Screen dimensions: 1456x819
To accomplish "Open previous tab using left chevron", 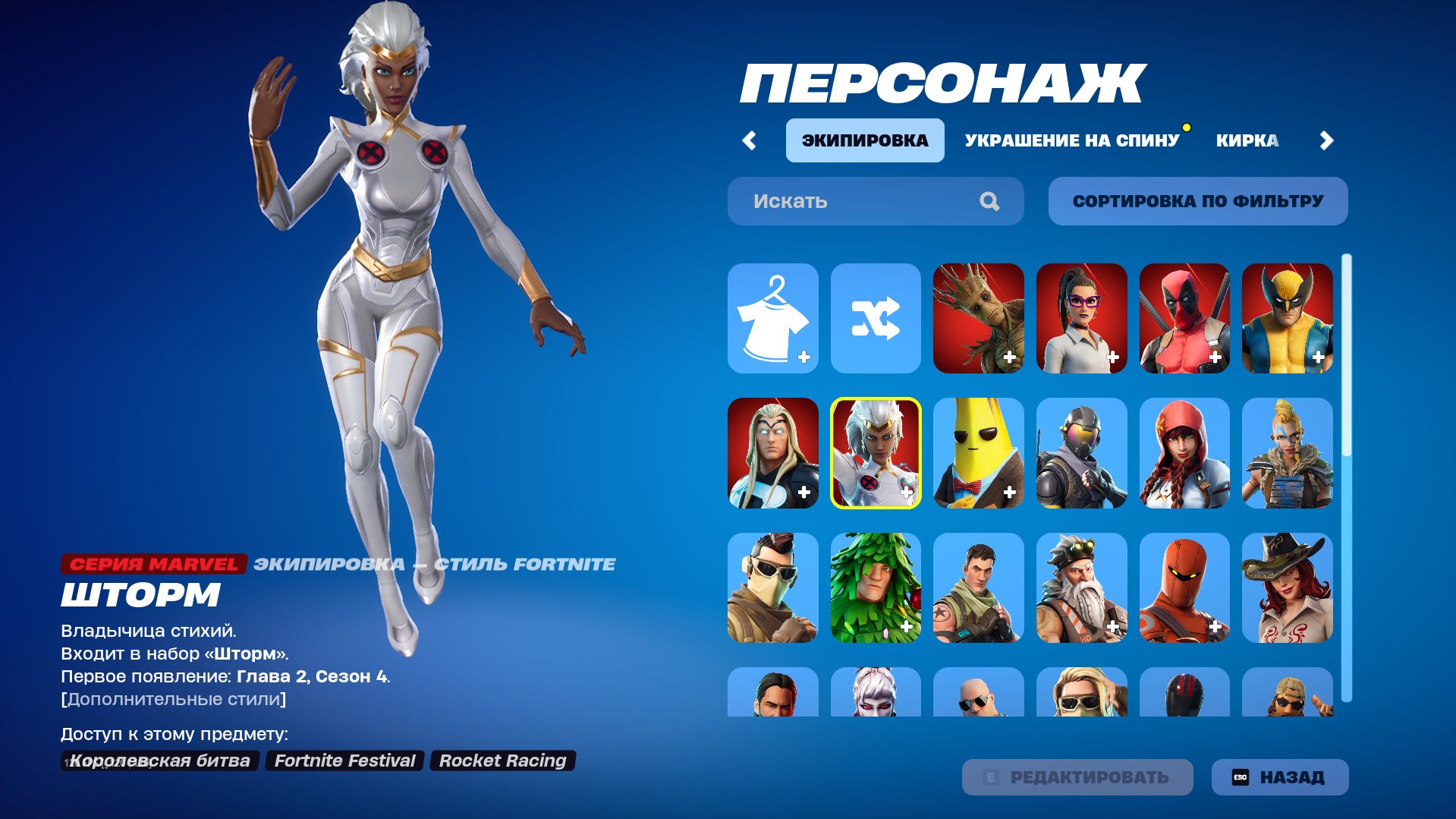I will pyautogui.click(x=750, y=140).
